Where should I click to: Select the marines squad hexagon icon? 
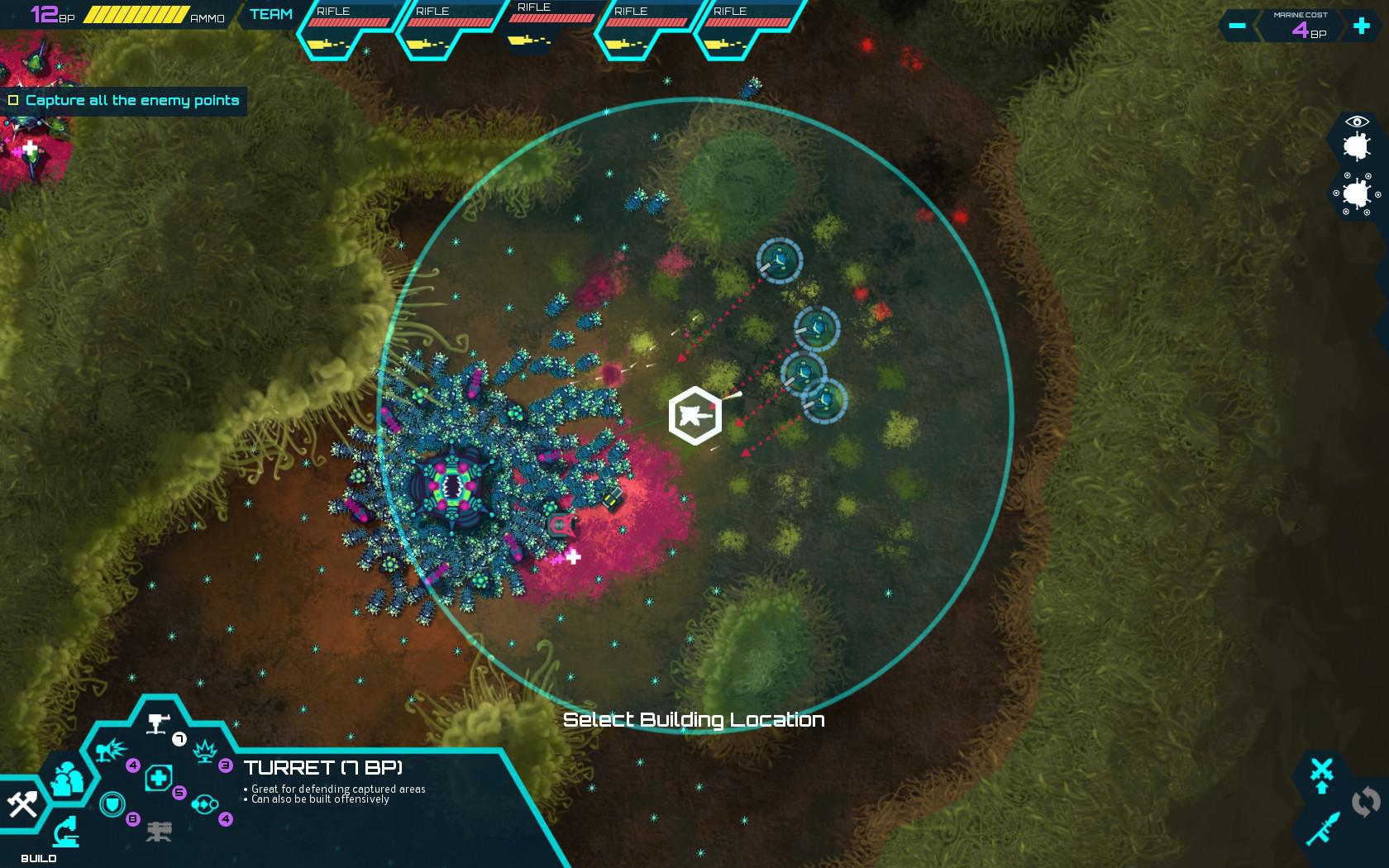[68, 777]
